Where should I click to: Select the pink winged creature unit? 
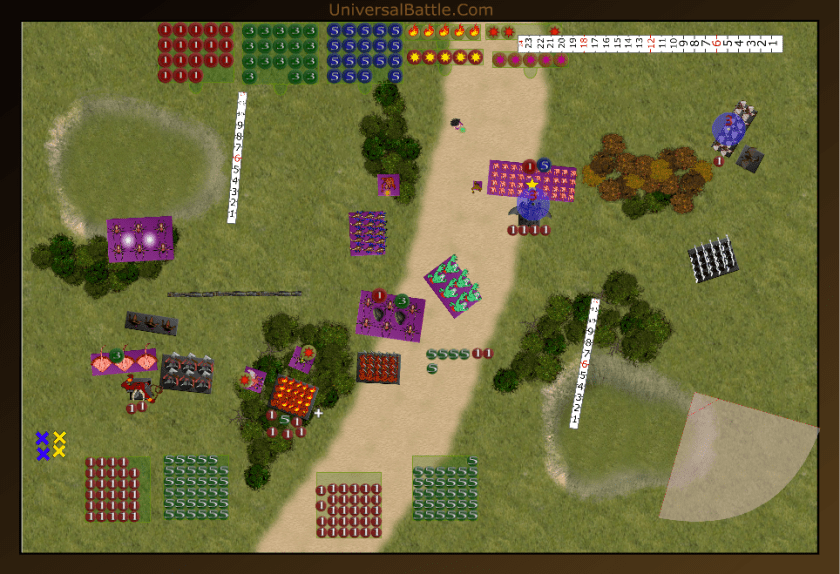124,362
